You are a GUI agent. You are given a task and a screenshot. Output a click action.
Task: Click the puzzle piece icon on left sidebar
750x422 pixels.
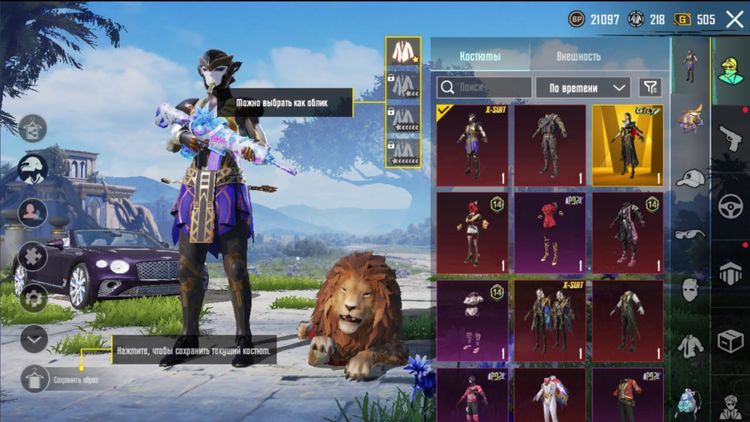pyautogui.click(x=33, y=254)
